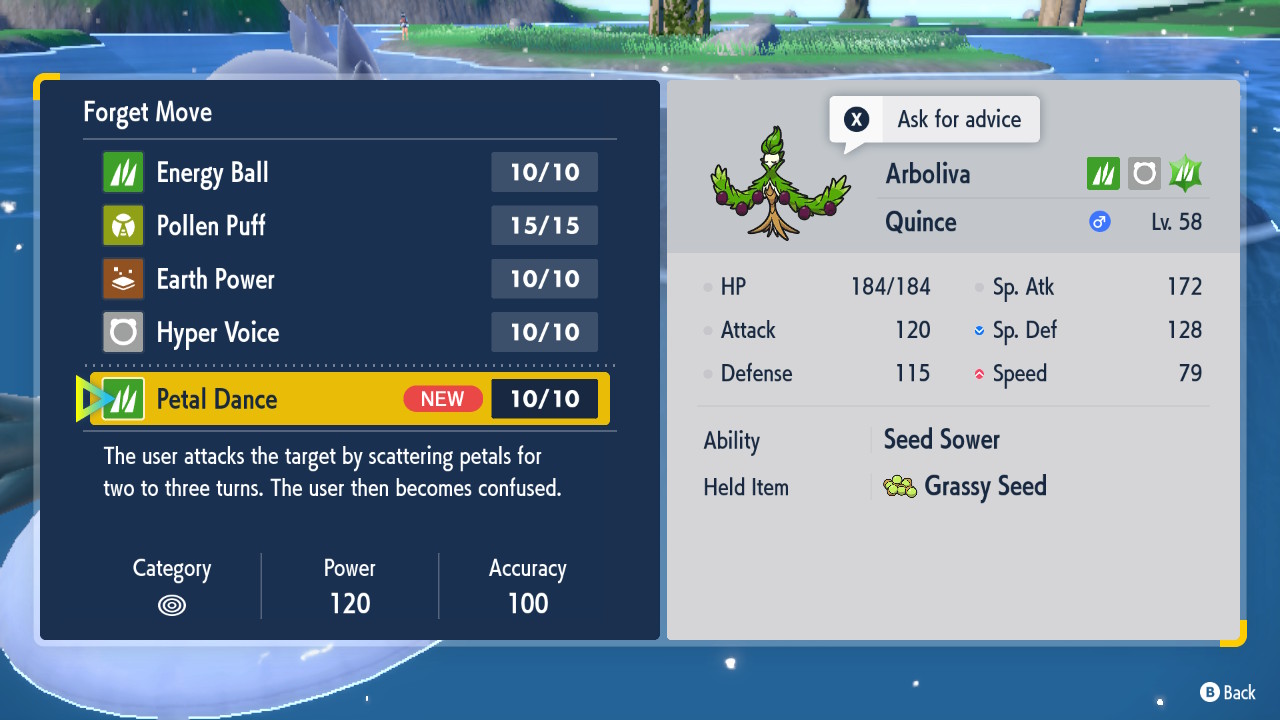The image size is (1280, 720).
Task: Go back using the Back button
Action: pos(1227,692)
